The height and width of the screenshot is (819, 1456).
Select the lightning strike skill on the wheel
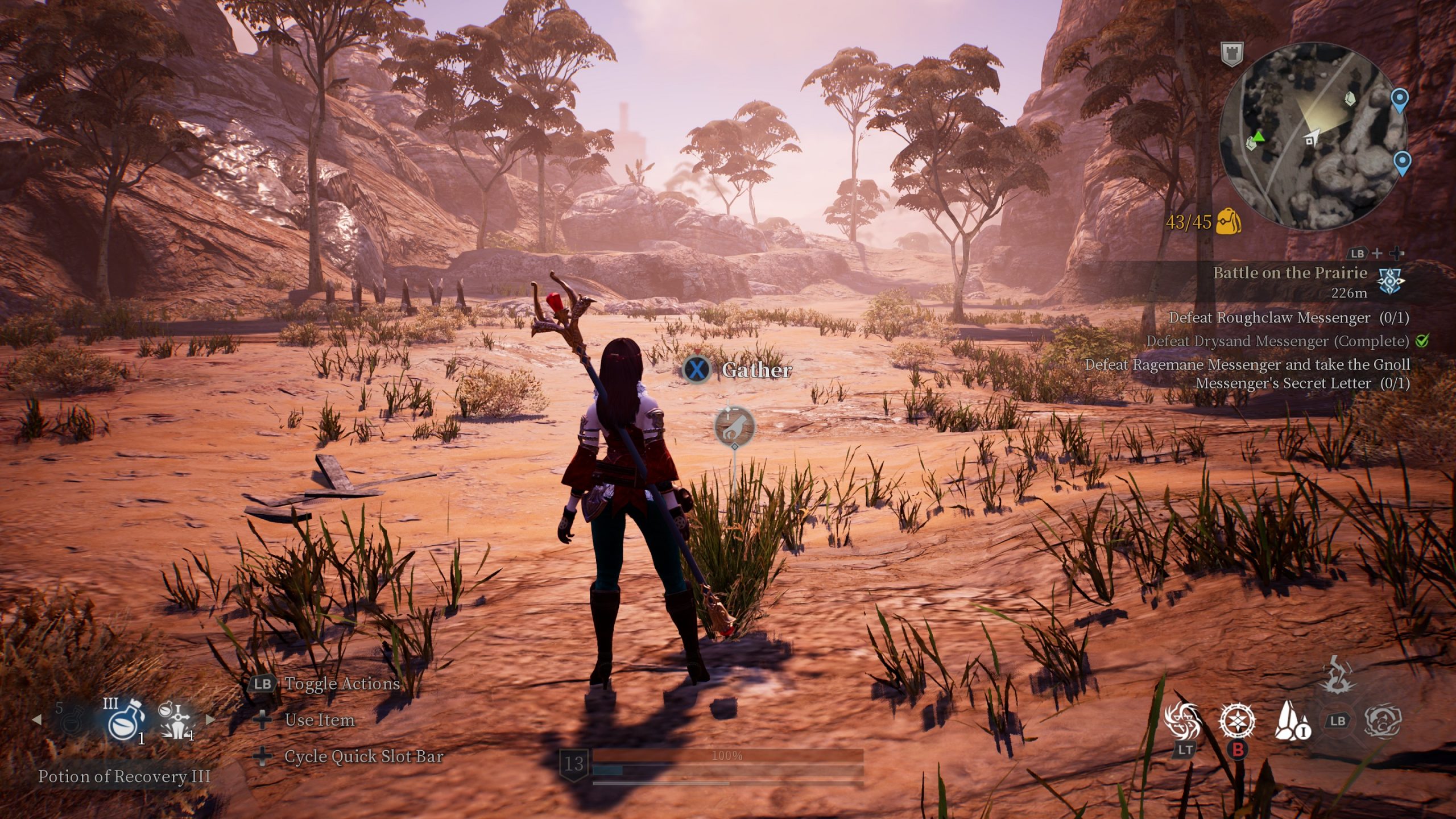[1336, 675]
